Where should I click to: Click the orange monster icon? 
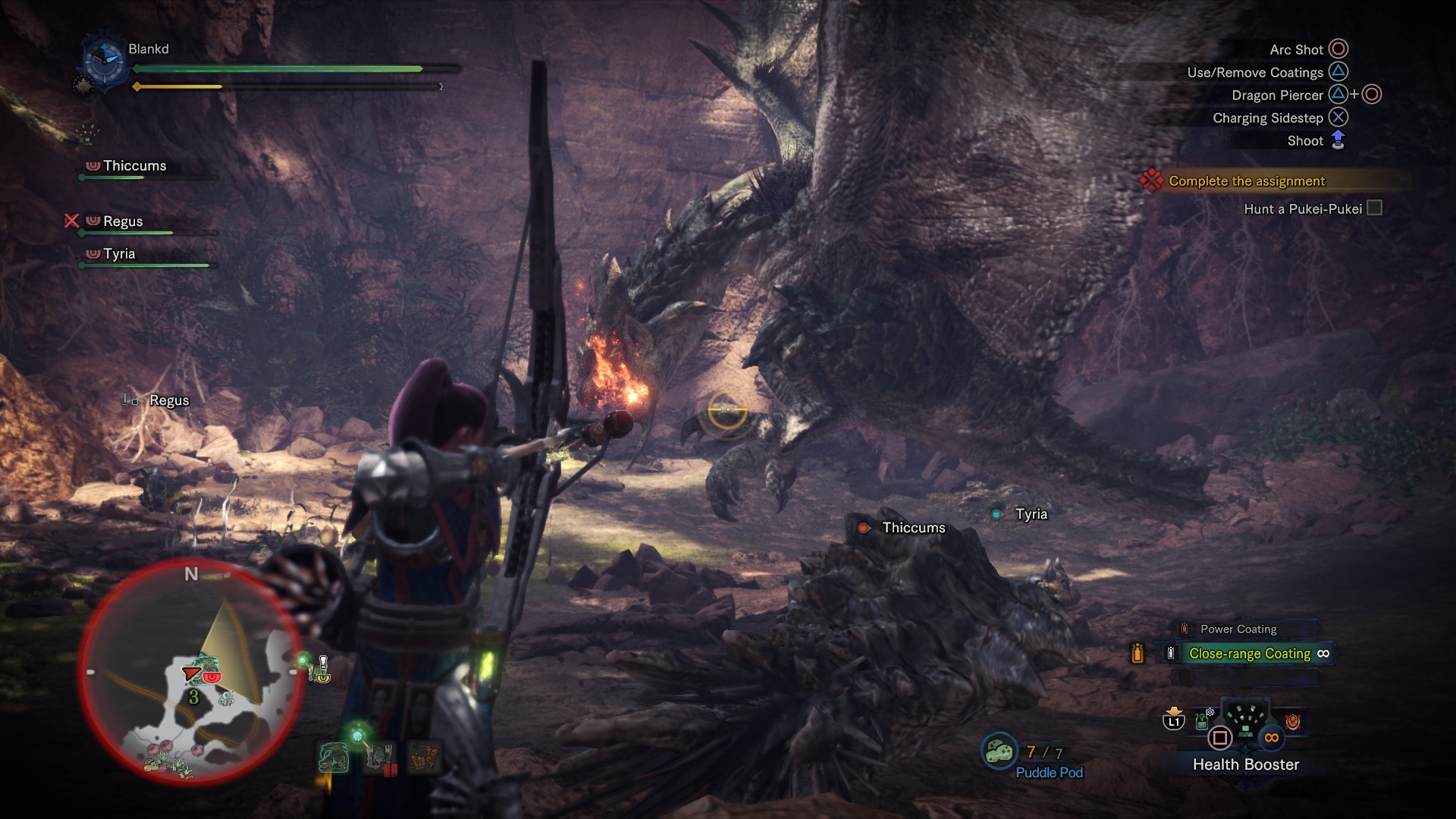[424, 758]
